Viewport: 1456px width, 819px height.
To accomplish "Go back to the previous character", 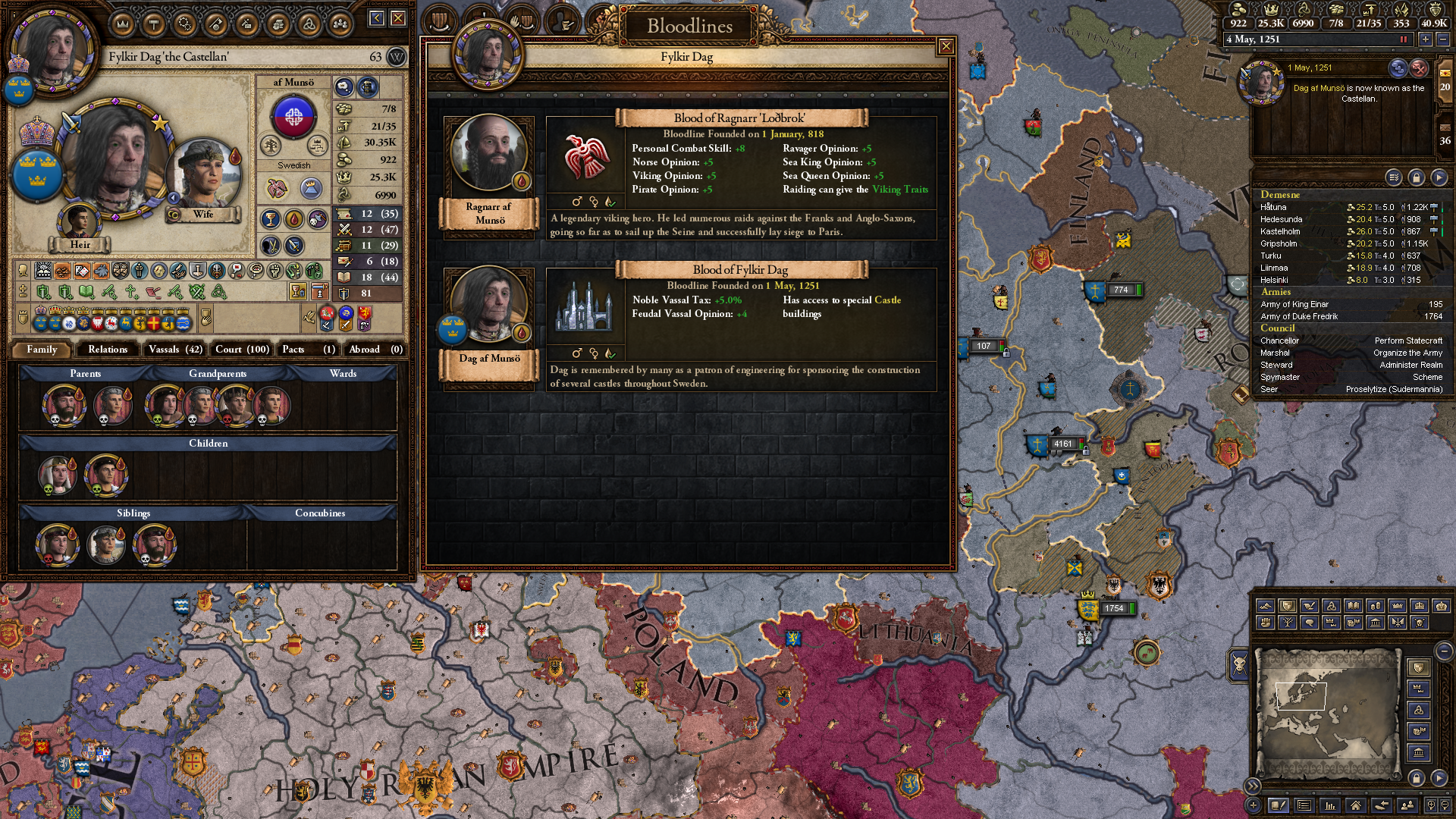I will 376,18.
